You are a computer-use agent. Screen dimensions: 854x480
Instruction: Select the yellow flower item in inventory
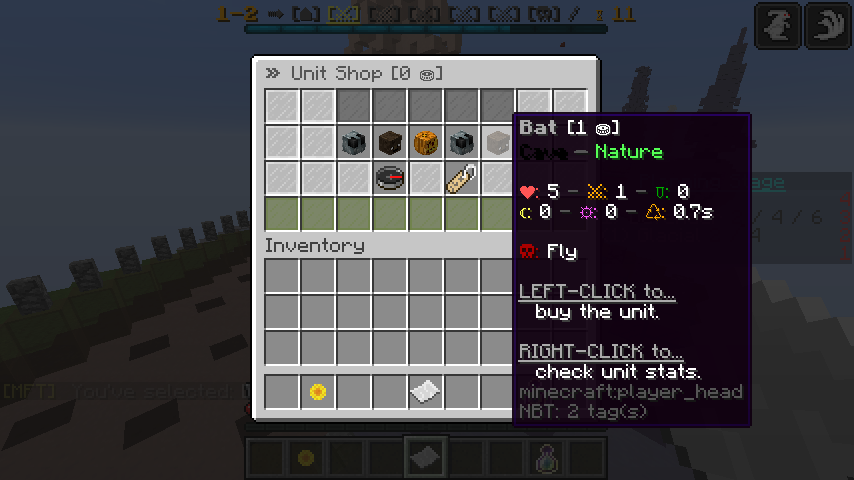click(x=318, y=392)
